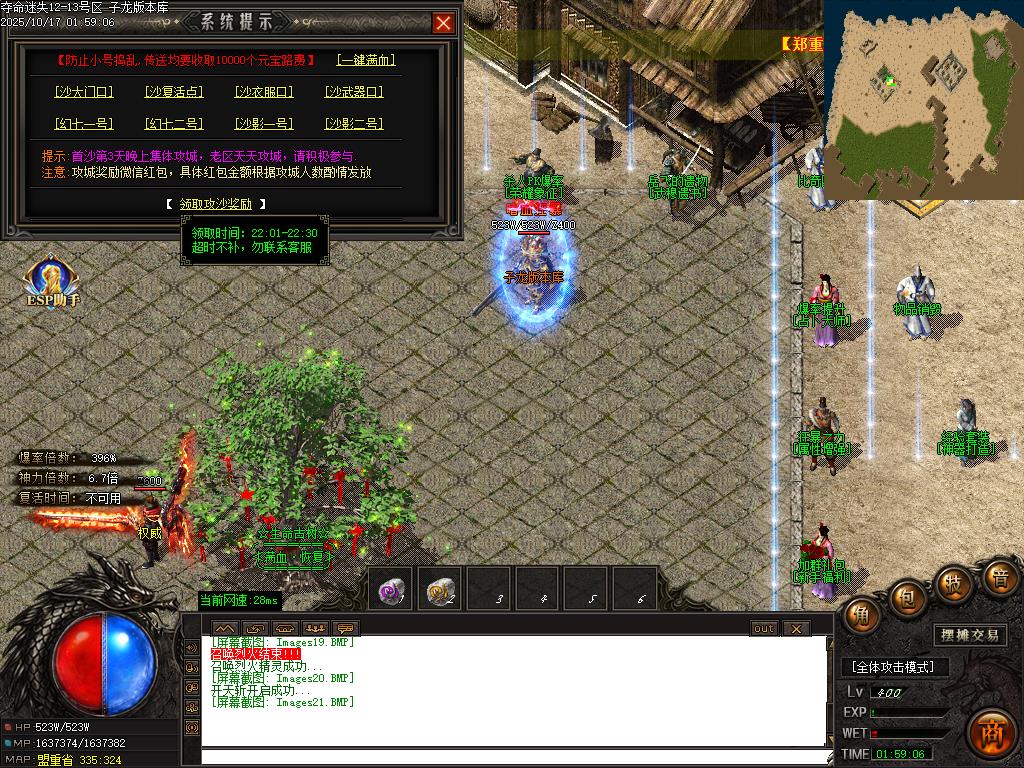The width and height of the screenshot is (1024, 768).
Task: Select the 沙衣服口 teleport option
Action: point(264,92)
